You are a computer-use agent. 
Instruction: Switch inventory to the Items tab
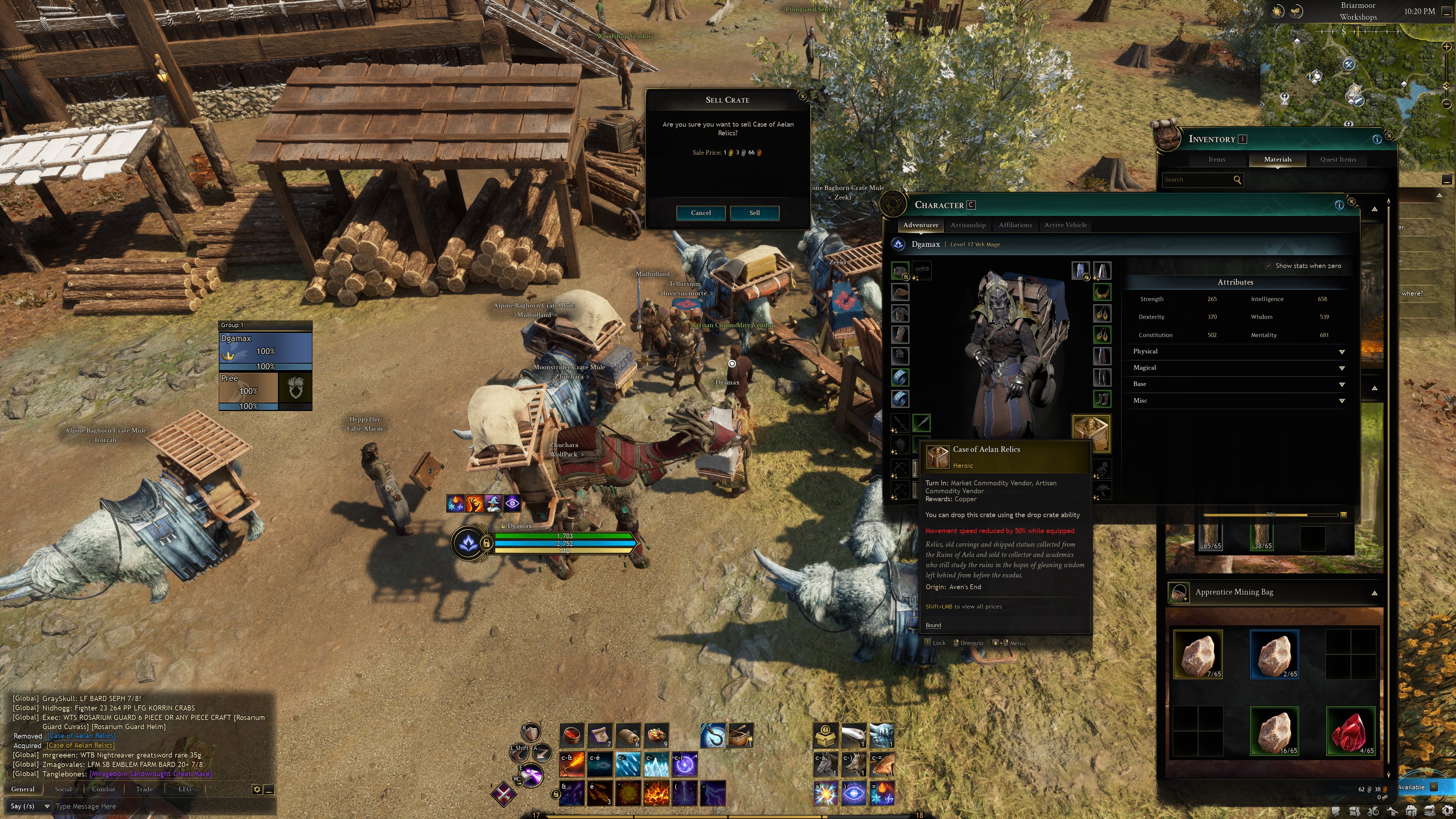tap(1216, 159)
